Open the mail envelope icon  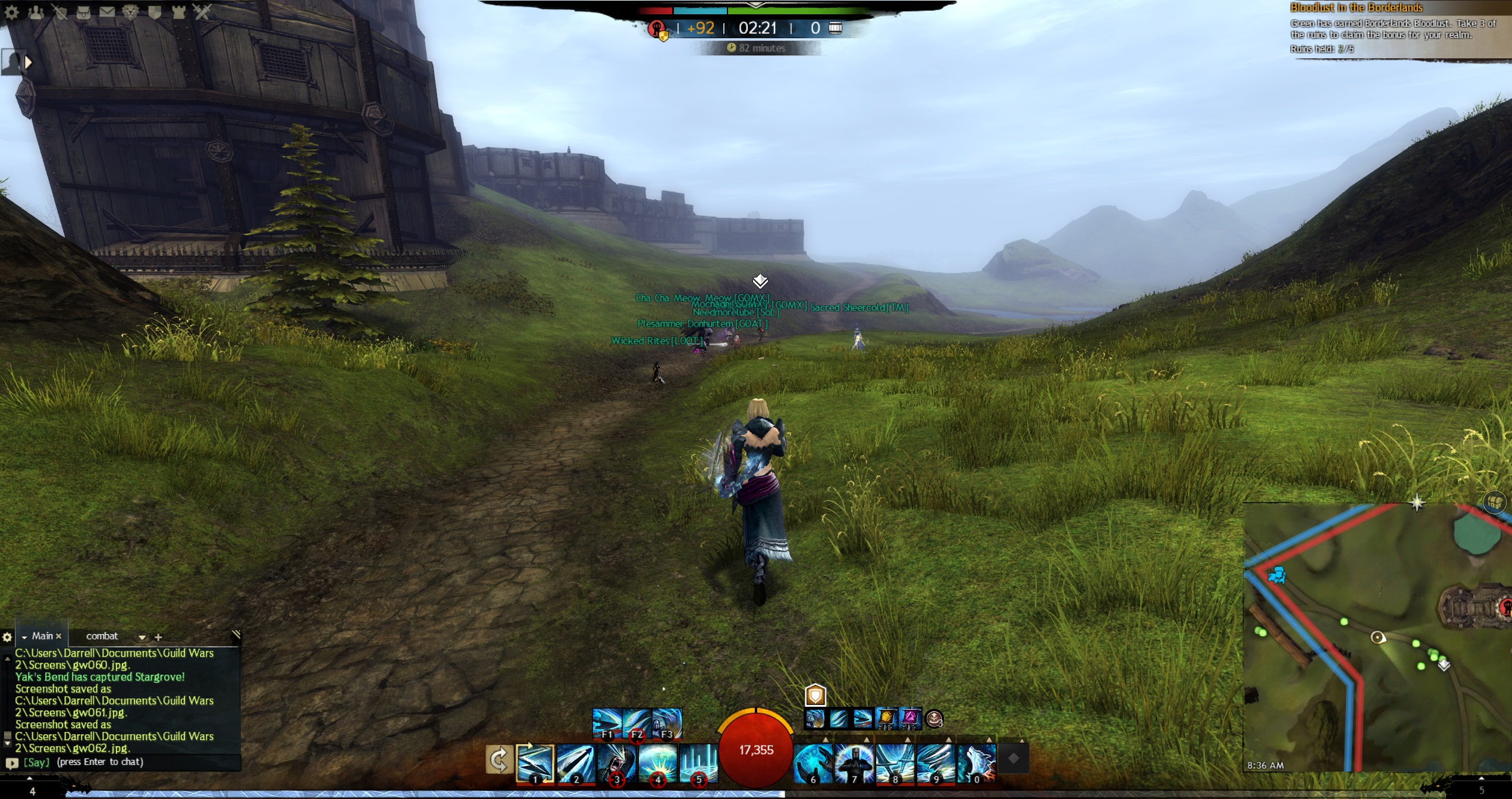pyautogui.click(x=107, y=12)
